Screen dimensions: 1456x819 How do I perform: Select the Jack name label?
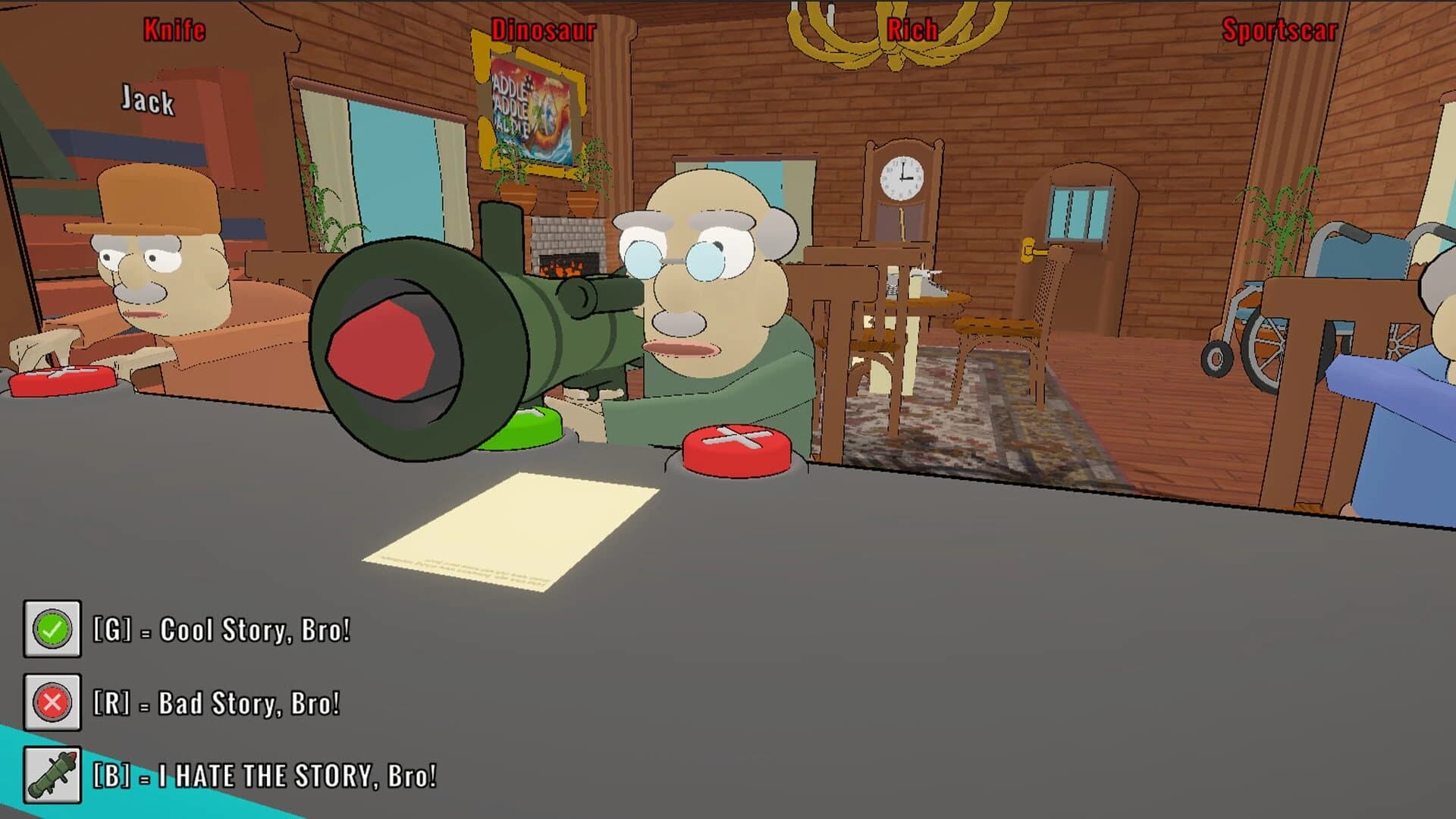(148, 101)
